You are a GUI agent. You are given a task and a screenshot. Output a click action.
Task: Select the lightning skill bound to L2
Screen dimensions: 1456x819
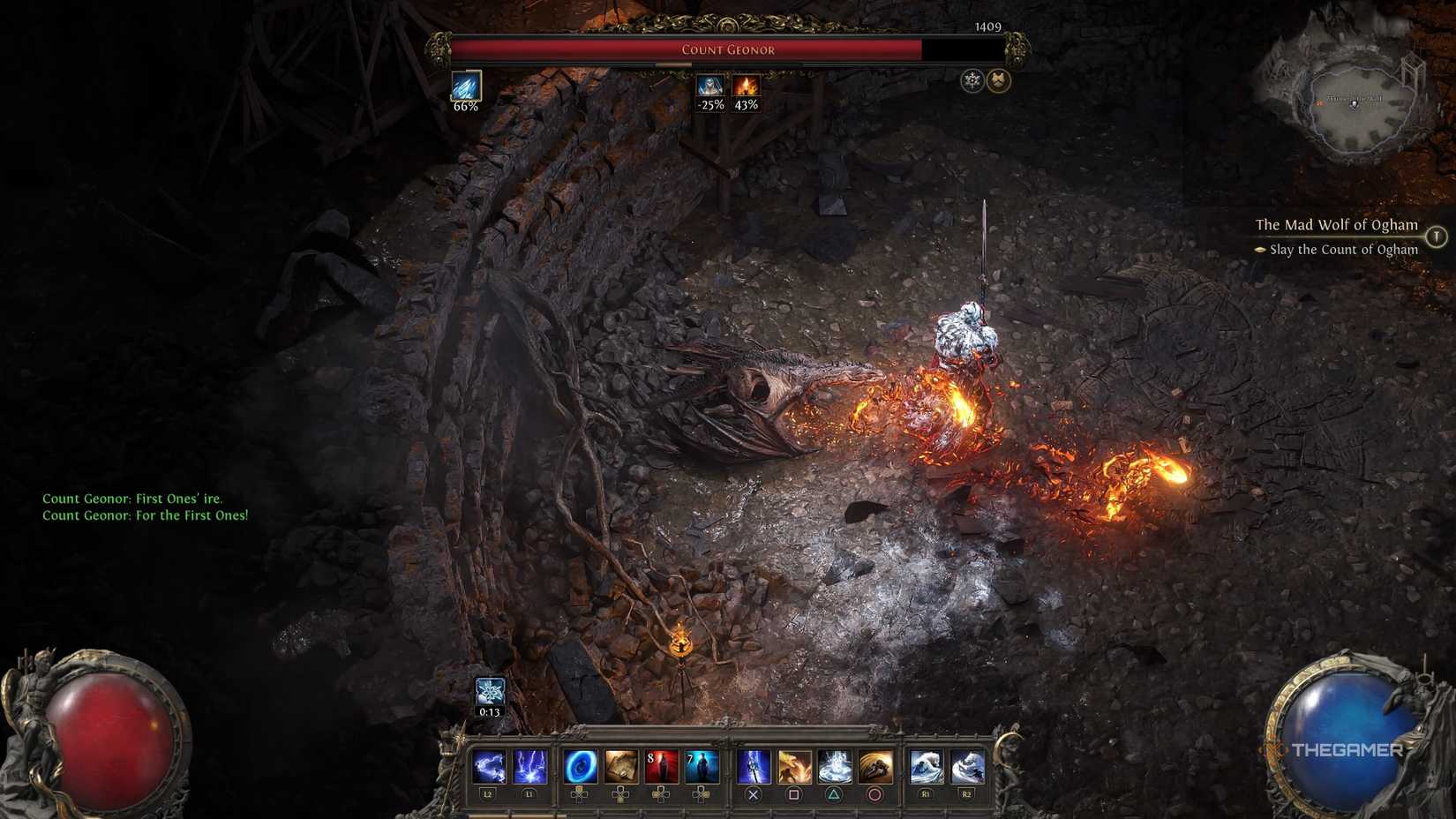tap(490, 766)
